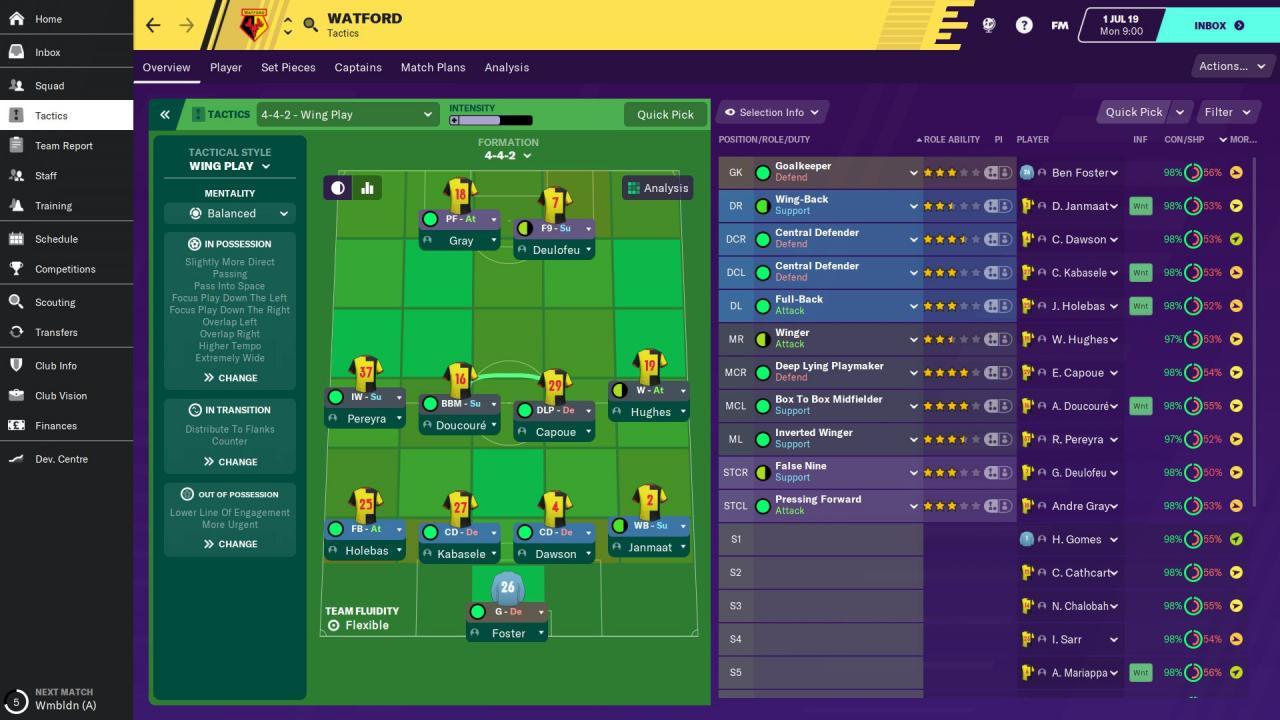The height and width of the screenshot is (720, 1280).
Task: Click CHANGE under In Possession
Action: point(230,378)
